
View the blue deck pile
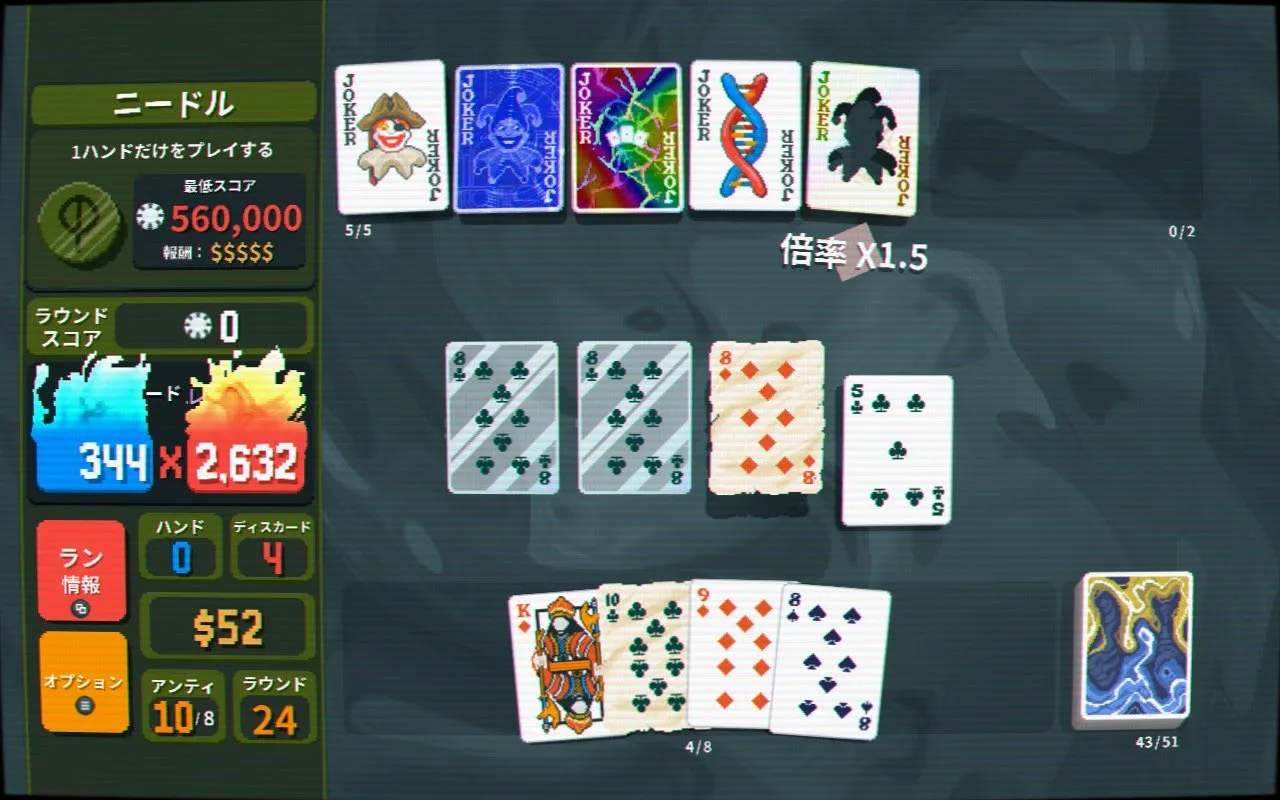coord(1137,646)
